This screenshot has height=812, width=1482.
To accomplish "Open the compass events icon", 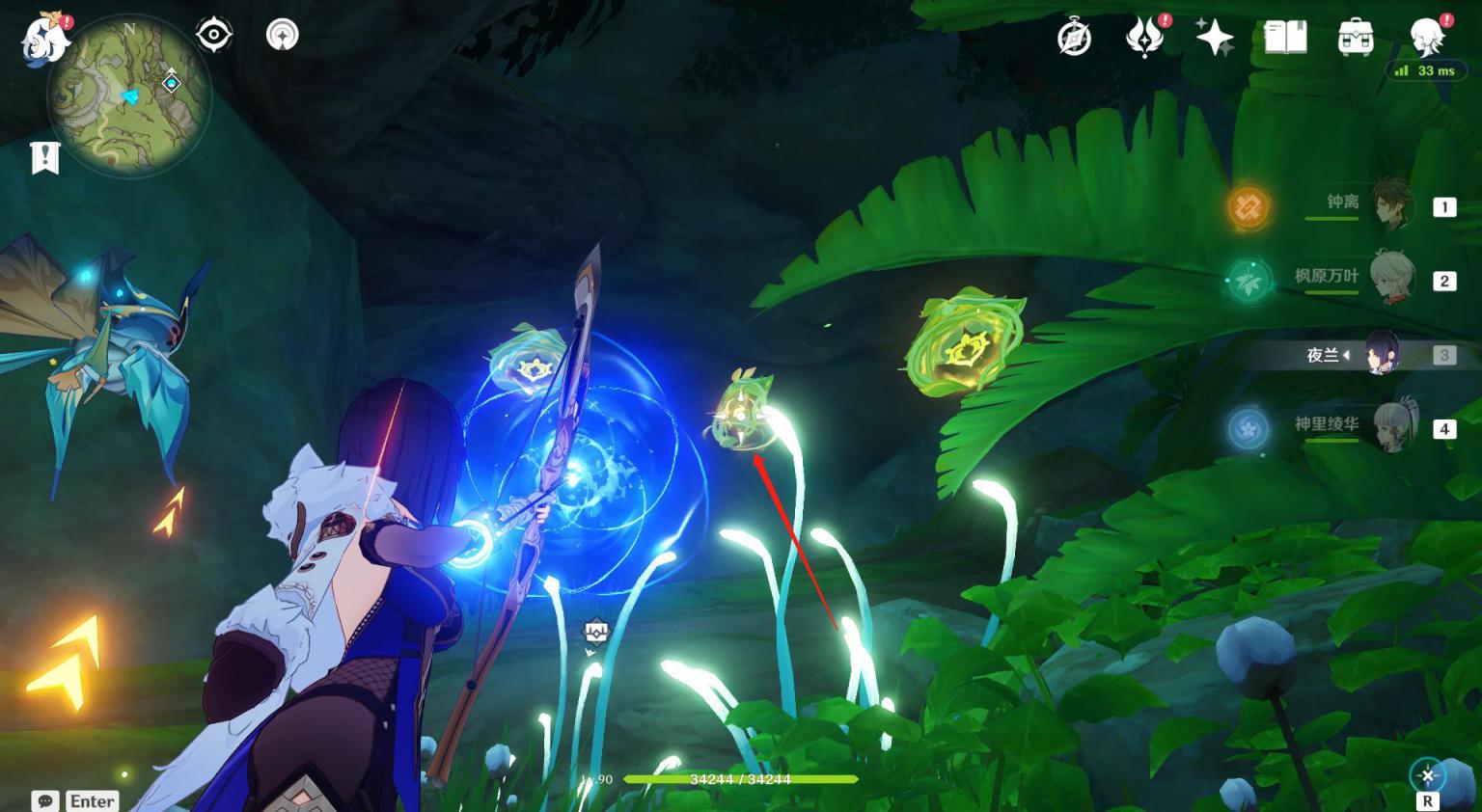I will (1074, 39).
